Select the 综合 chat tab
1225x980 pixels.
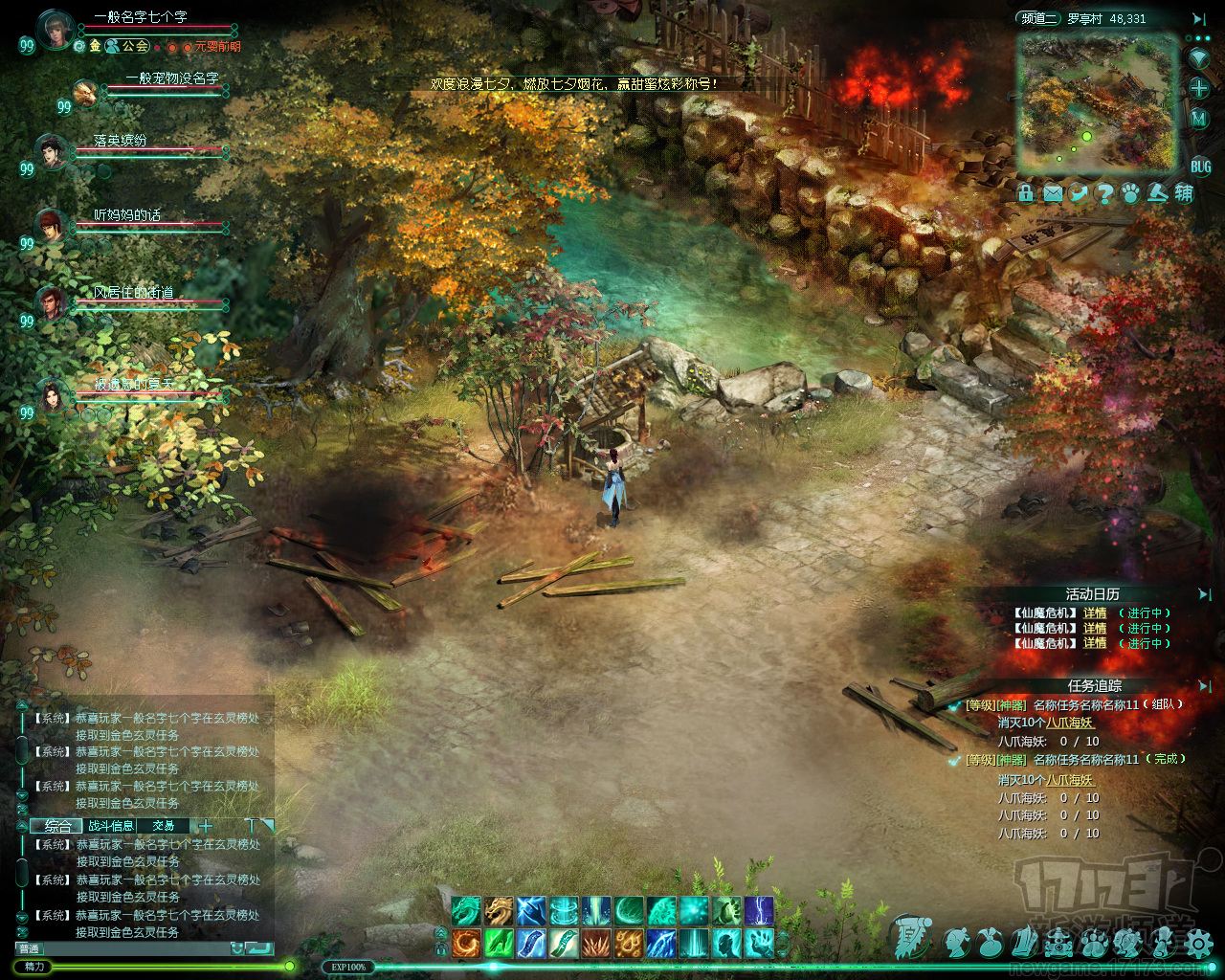(57, 826)
